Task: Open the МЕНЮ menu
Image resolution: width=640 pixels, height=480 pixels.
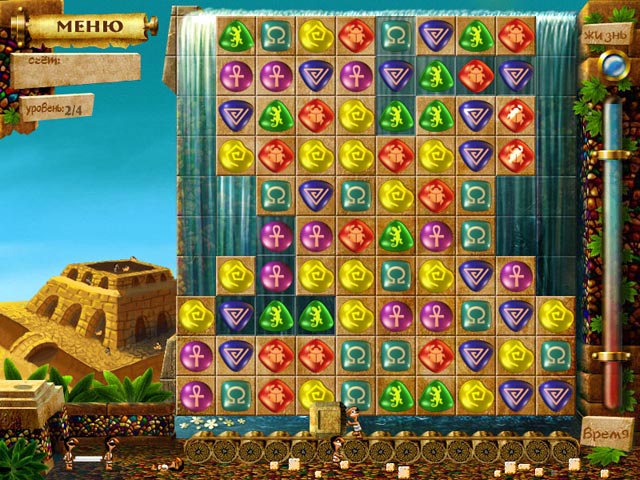Action: coord(91,25)
